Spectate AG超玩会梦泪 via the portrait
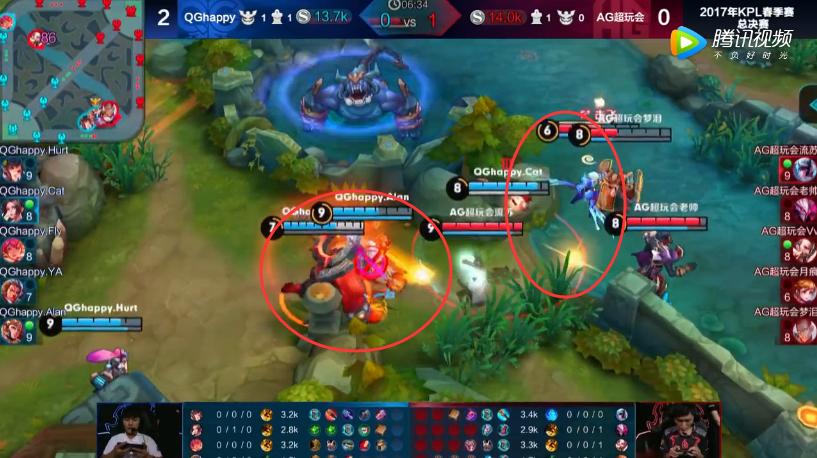Screen dimensions: 817x458 click(x=804, y=331)
